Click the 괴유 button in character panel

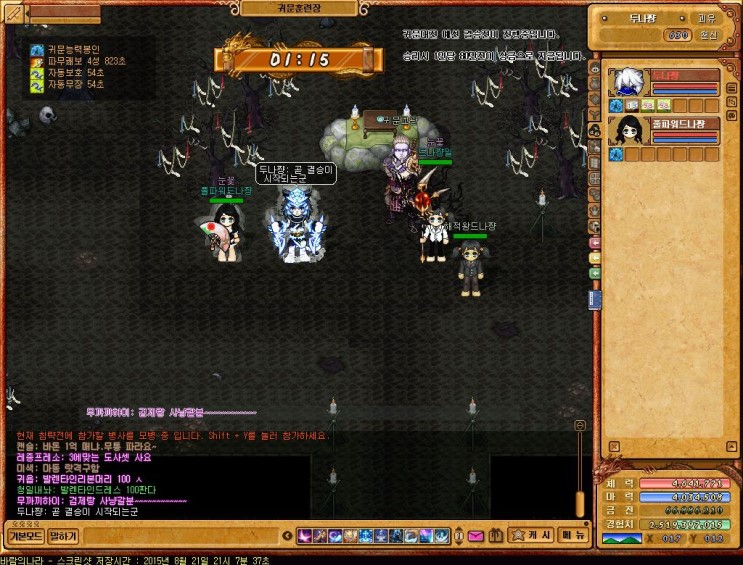pos(706,19)
